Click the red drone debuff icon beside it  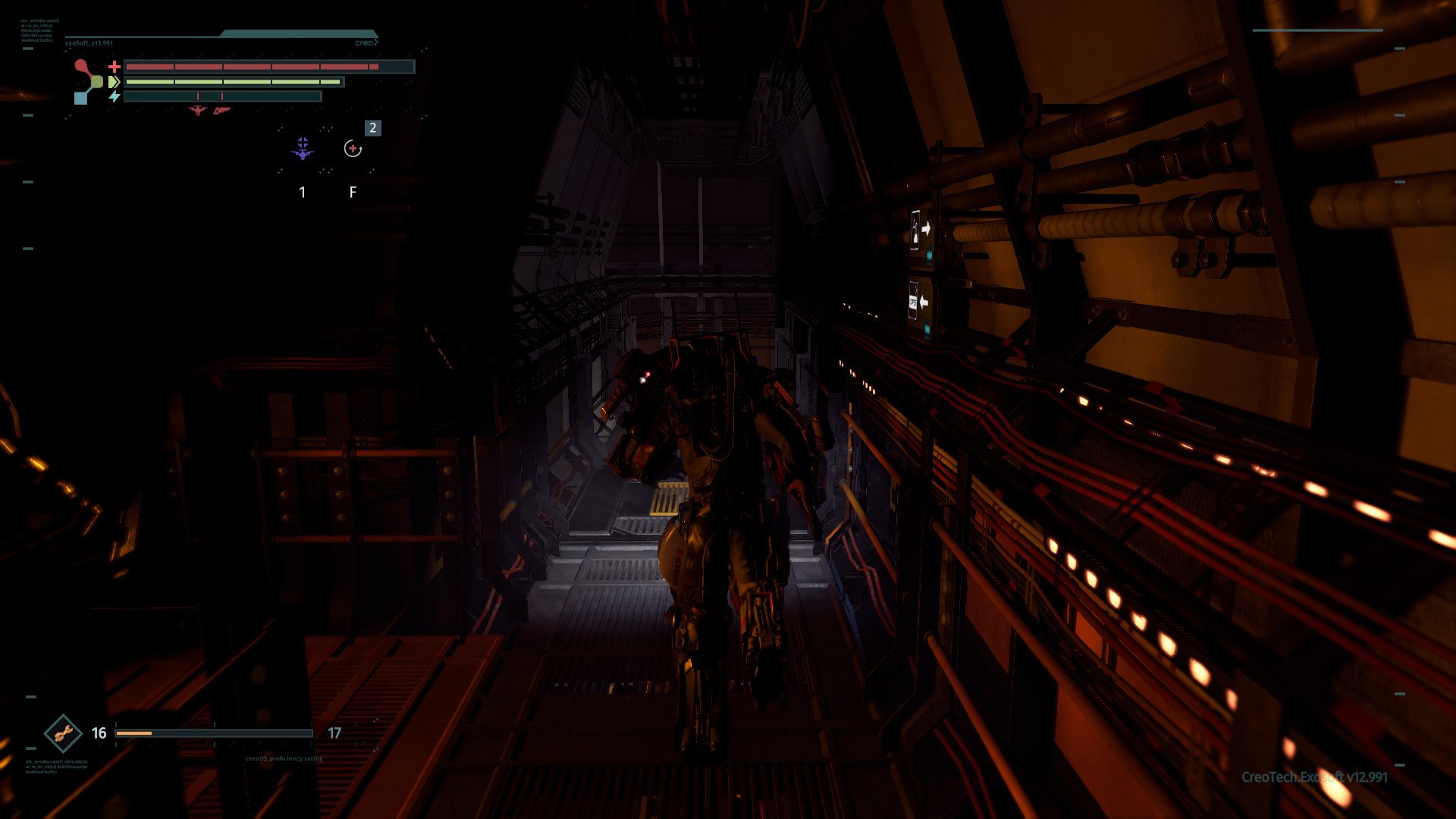coord(221,111)
